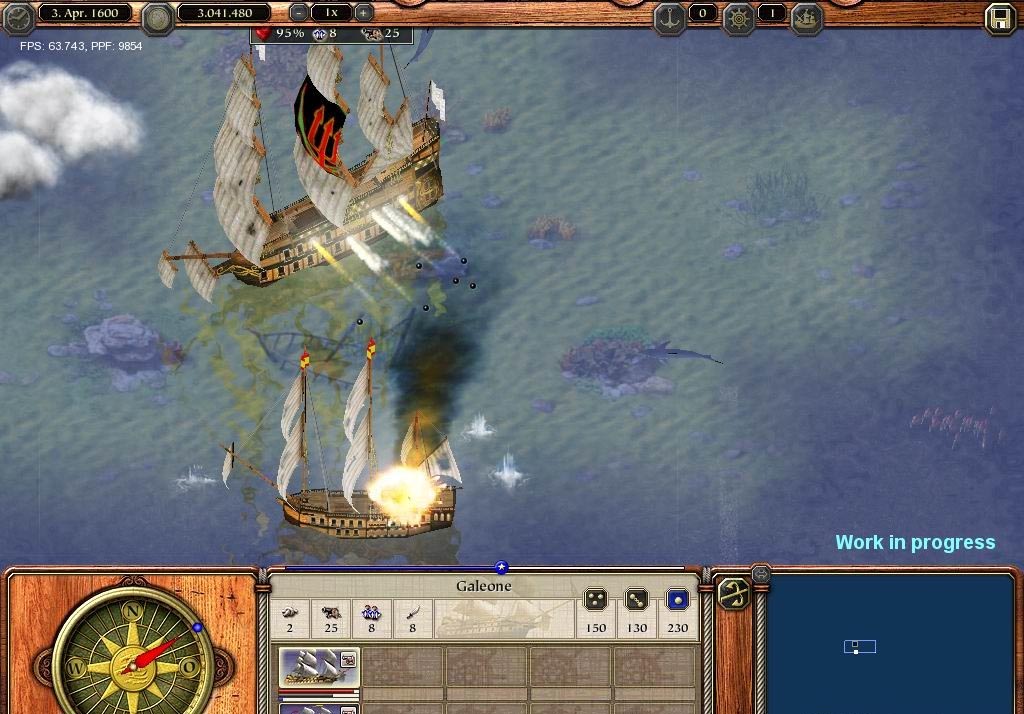Click the sailing ship icon in the top bar
This screenshot has height=714, width=1024.
pyautogui.click(x=806, y=16)
